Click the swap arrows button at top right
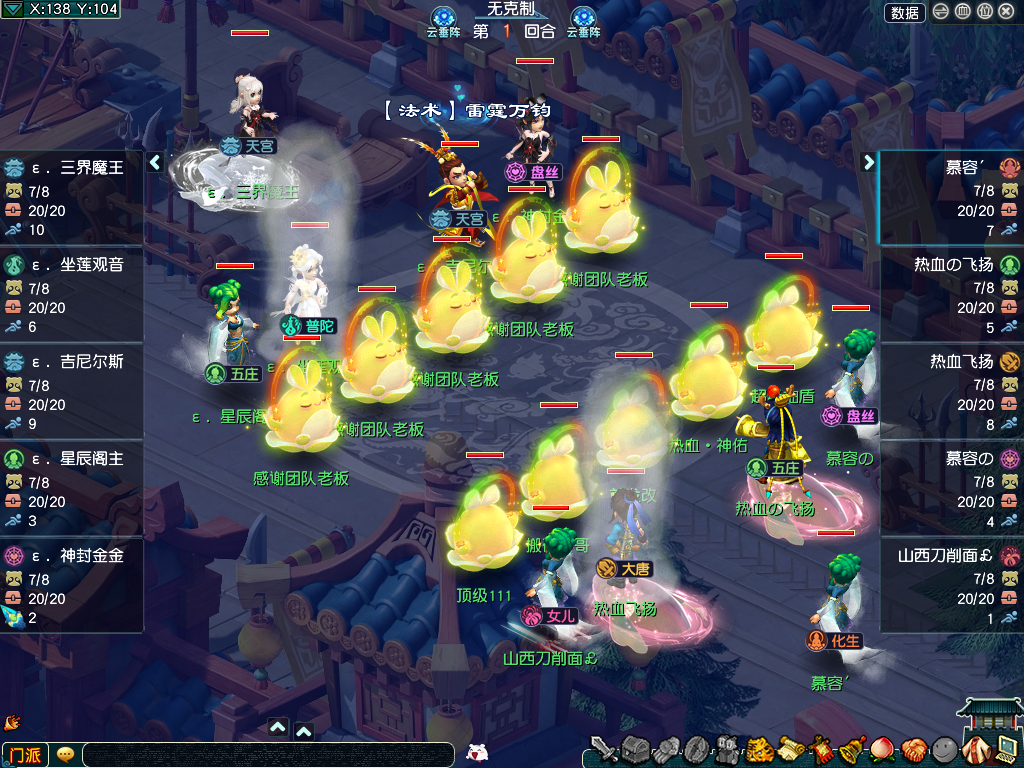 [x=941, y=12]
